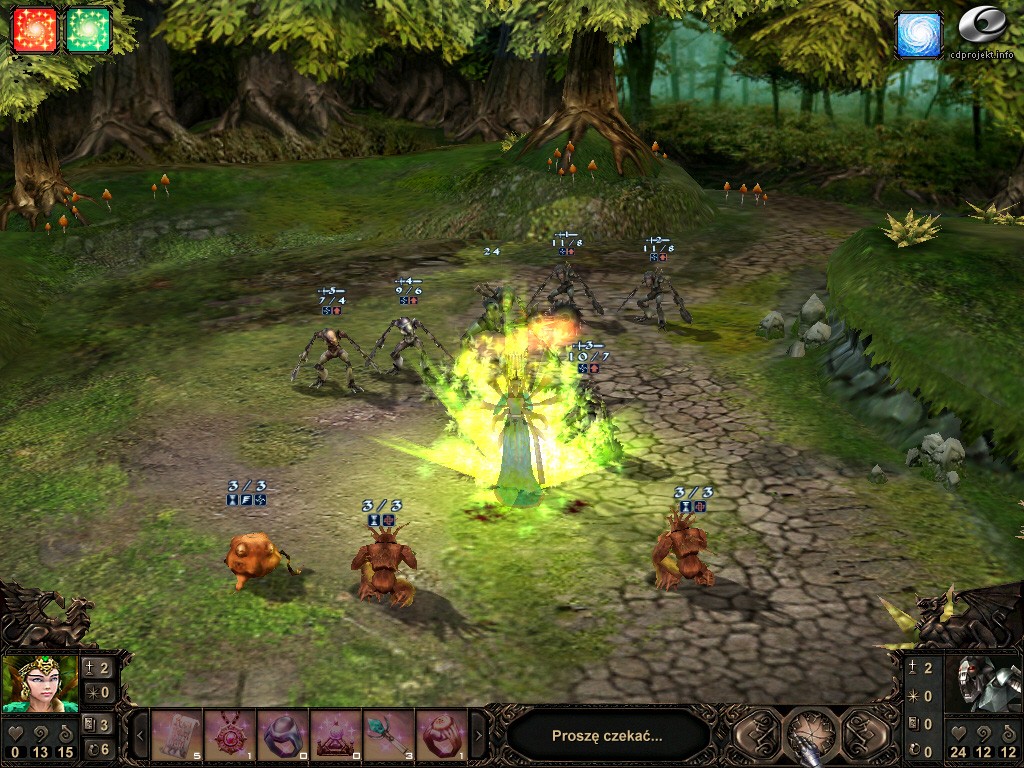Image resolution: width=1024 pixels, height=768 pixels.
Task: Open your deck counter showing 3
Action: 98,725
